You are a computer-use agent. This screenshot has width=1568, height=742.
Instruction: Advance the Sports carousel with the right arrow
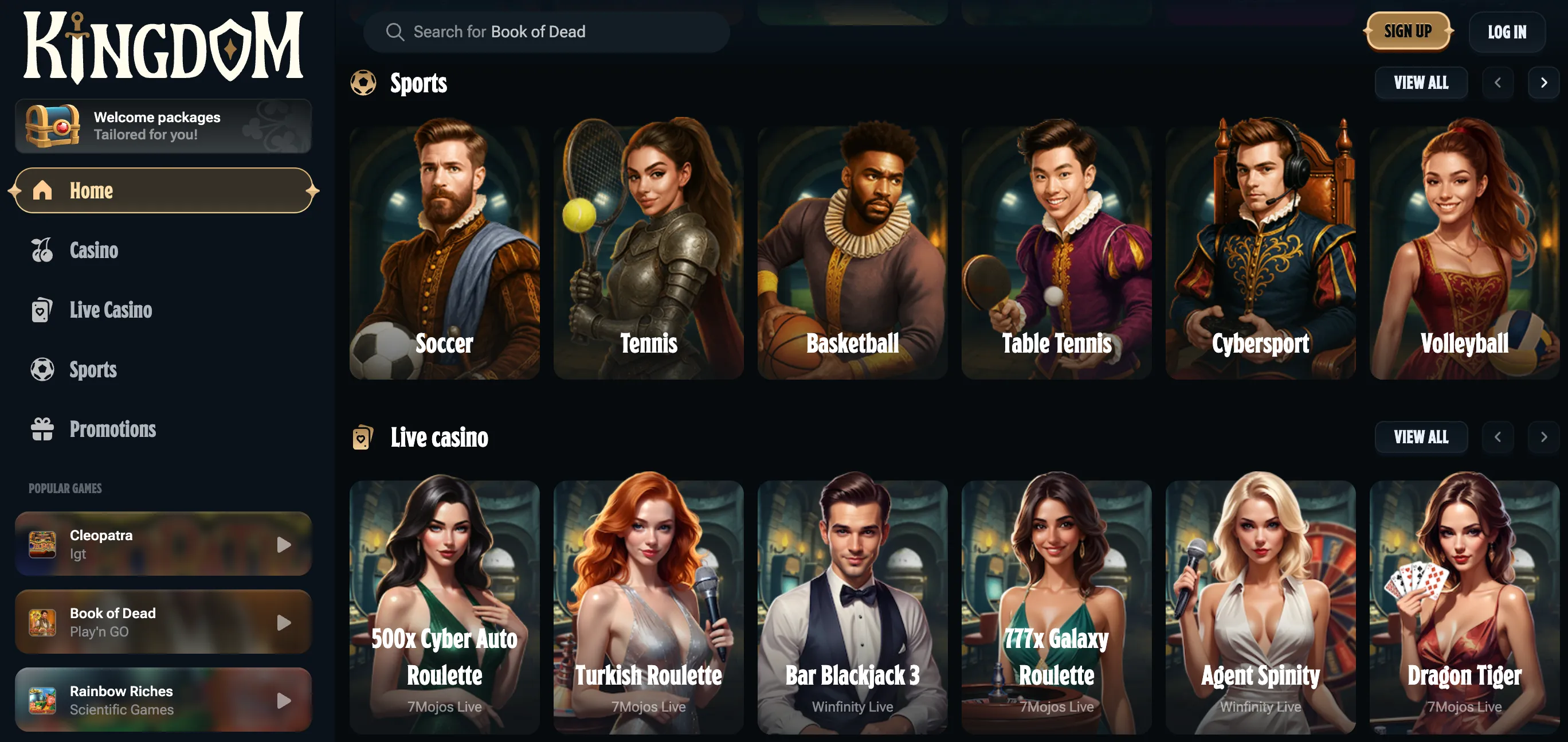click(x=1544, y=83)
